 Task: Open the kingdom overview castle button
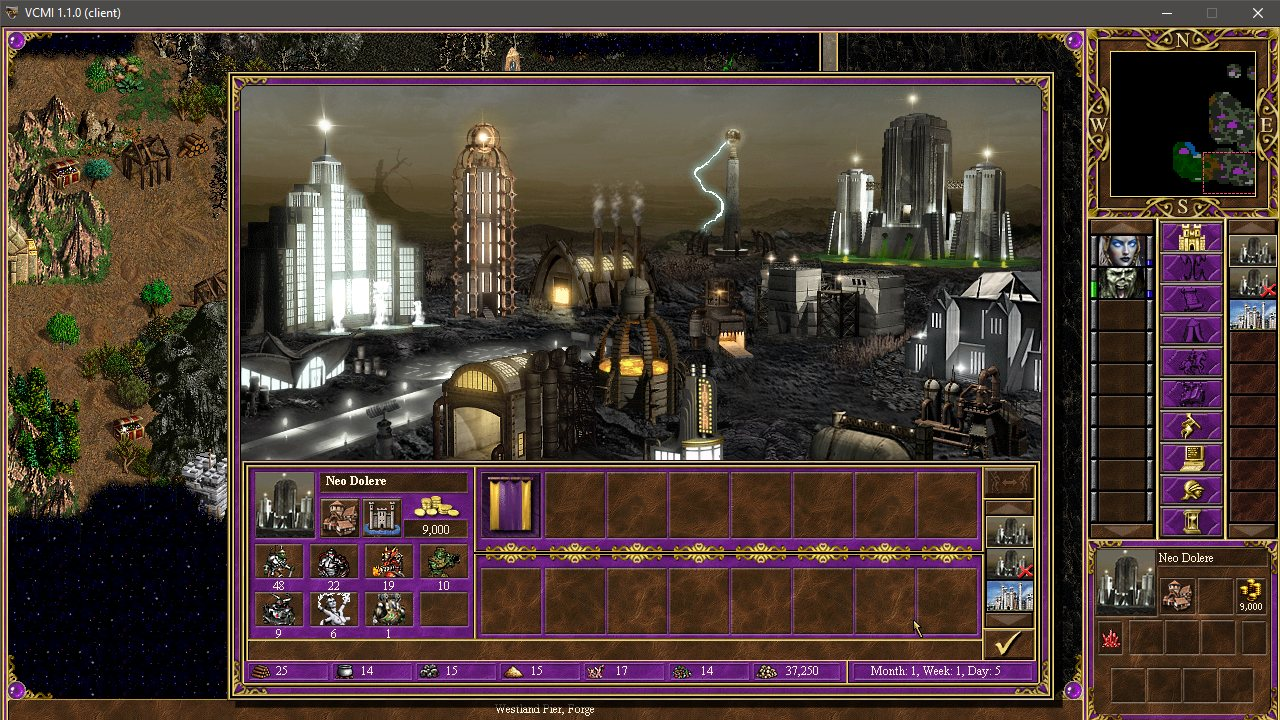[1191, 238]
